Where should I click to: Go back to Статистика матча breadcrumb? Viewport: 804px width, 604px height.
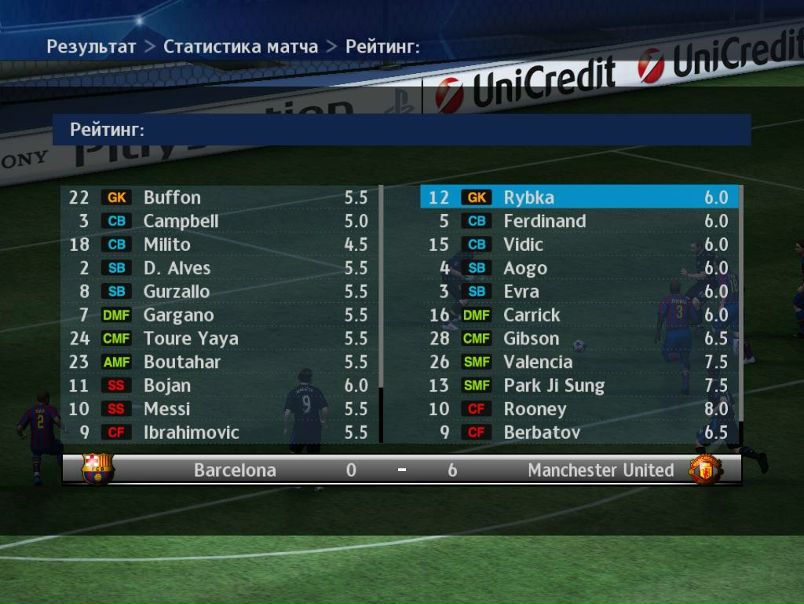[240, 47]
